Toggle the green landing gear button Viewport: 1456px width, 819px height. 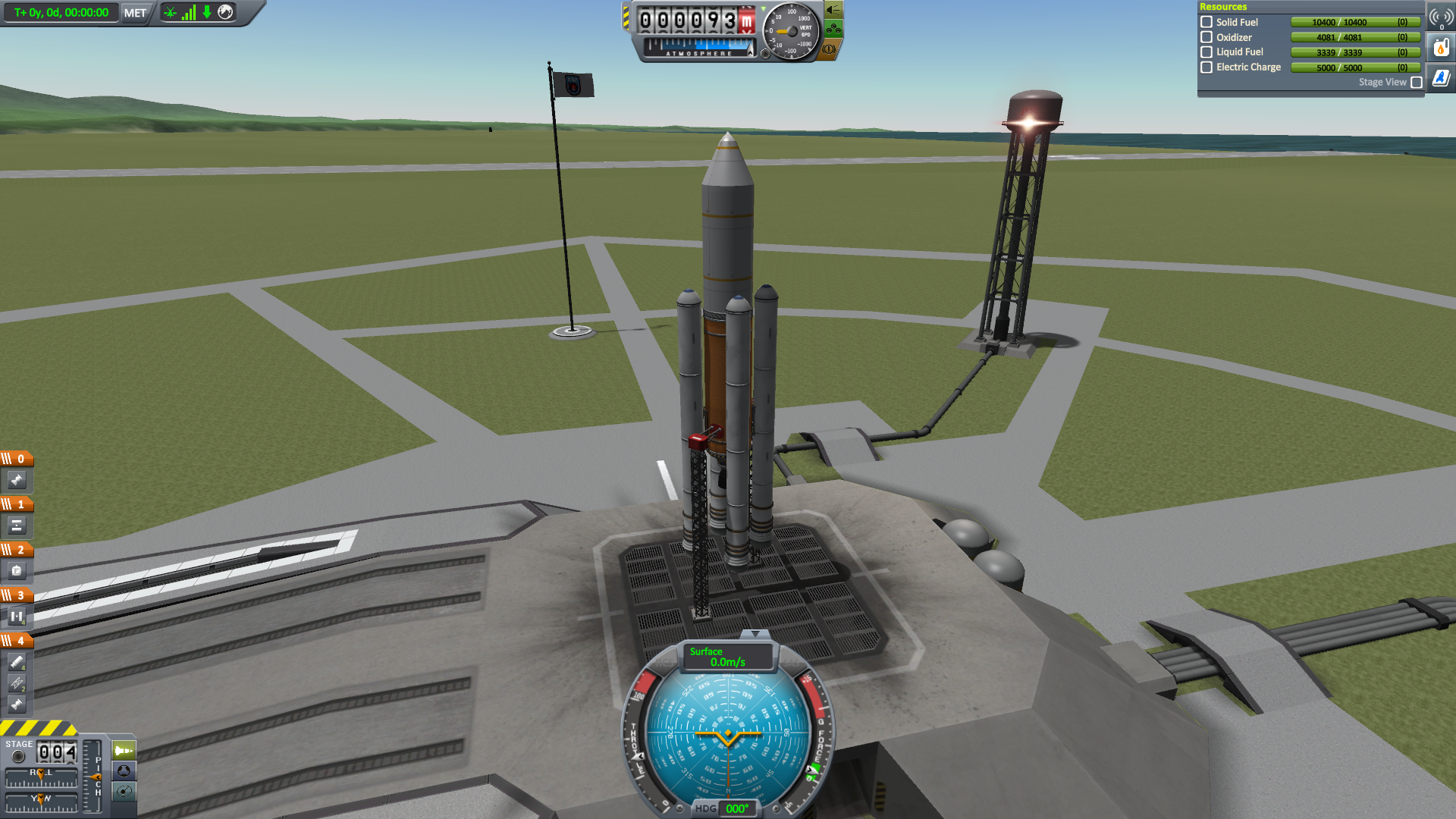click(x=833, y=30)
